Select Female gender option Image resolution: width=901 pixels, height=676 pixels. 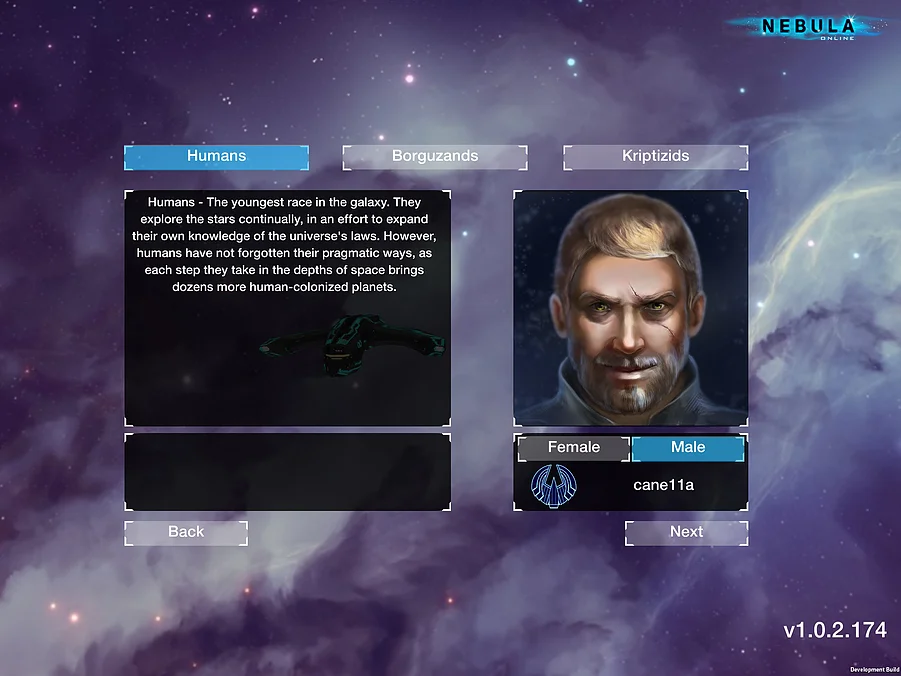573,448
